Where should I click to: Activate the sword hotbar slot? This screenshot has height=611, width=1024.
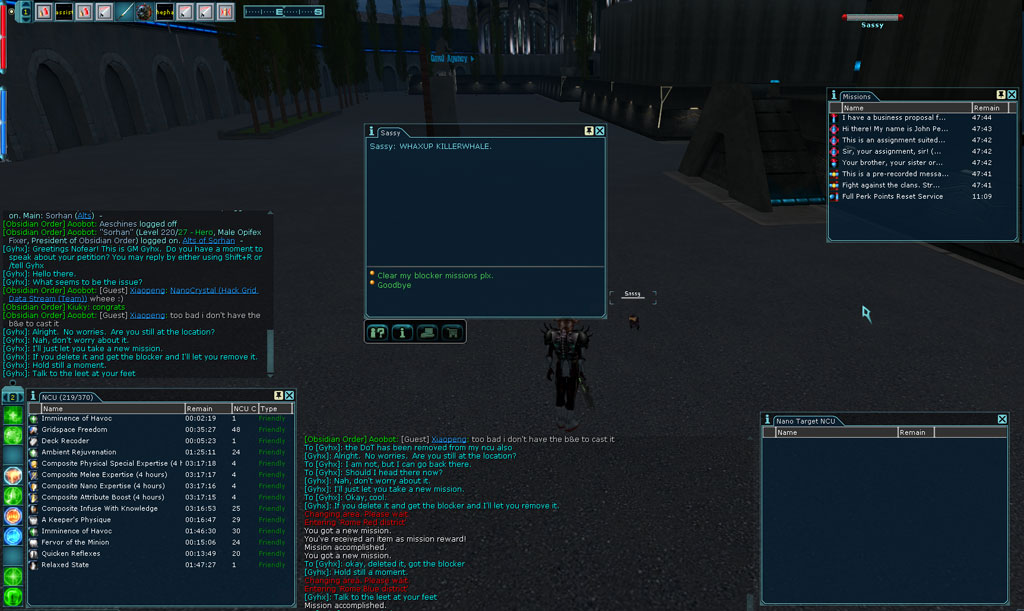(x=126, y=12)
